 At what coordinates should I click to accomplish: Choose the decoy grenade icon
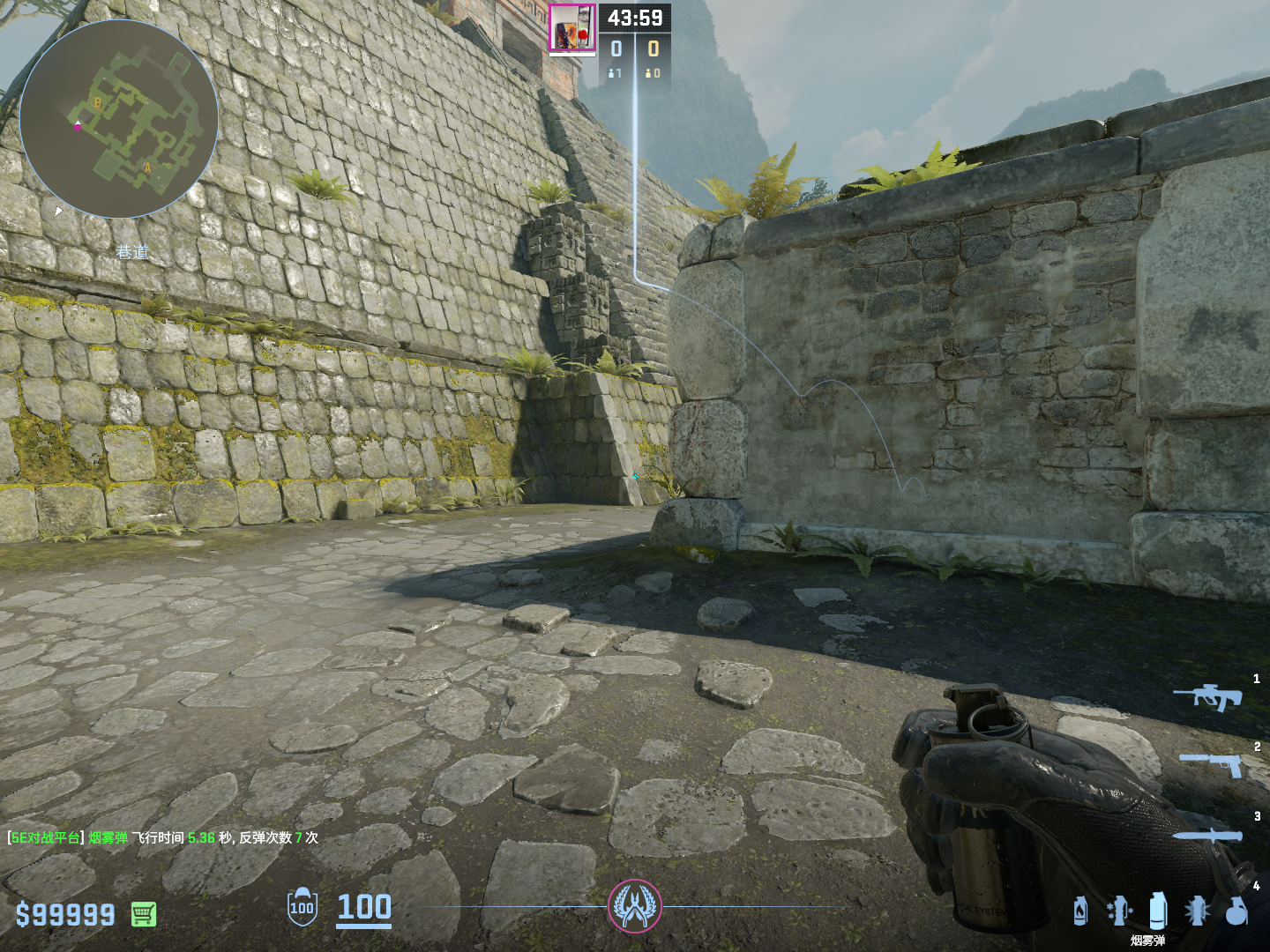(x=1119, y=911)
